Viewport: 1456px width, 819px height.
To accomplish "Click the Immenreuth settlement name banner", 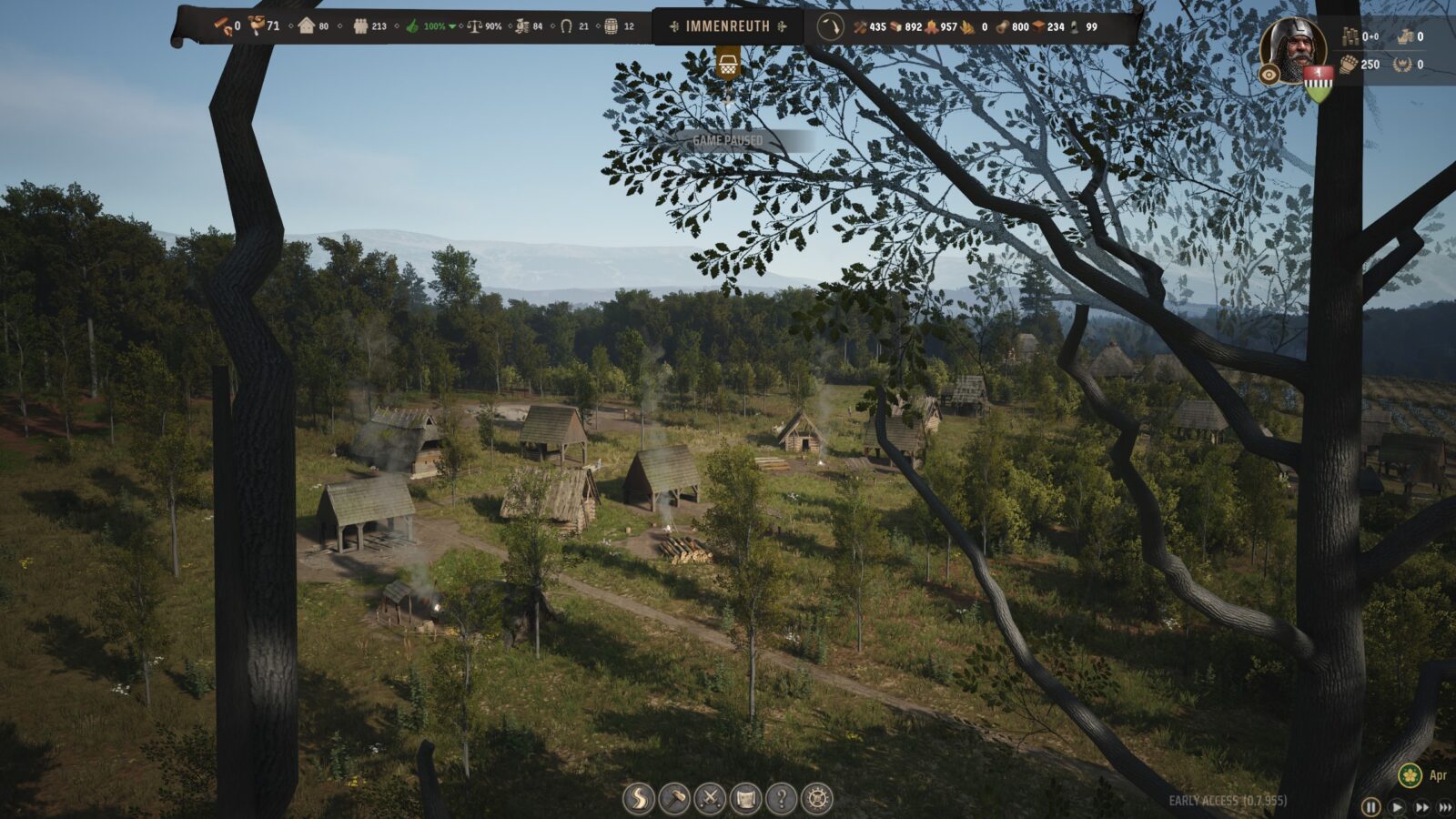I will 727,26.
